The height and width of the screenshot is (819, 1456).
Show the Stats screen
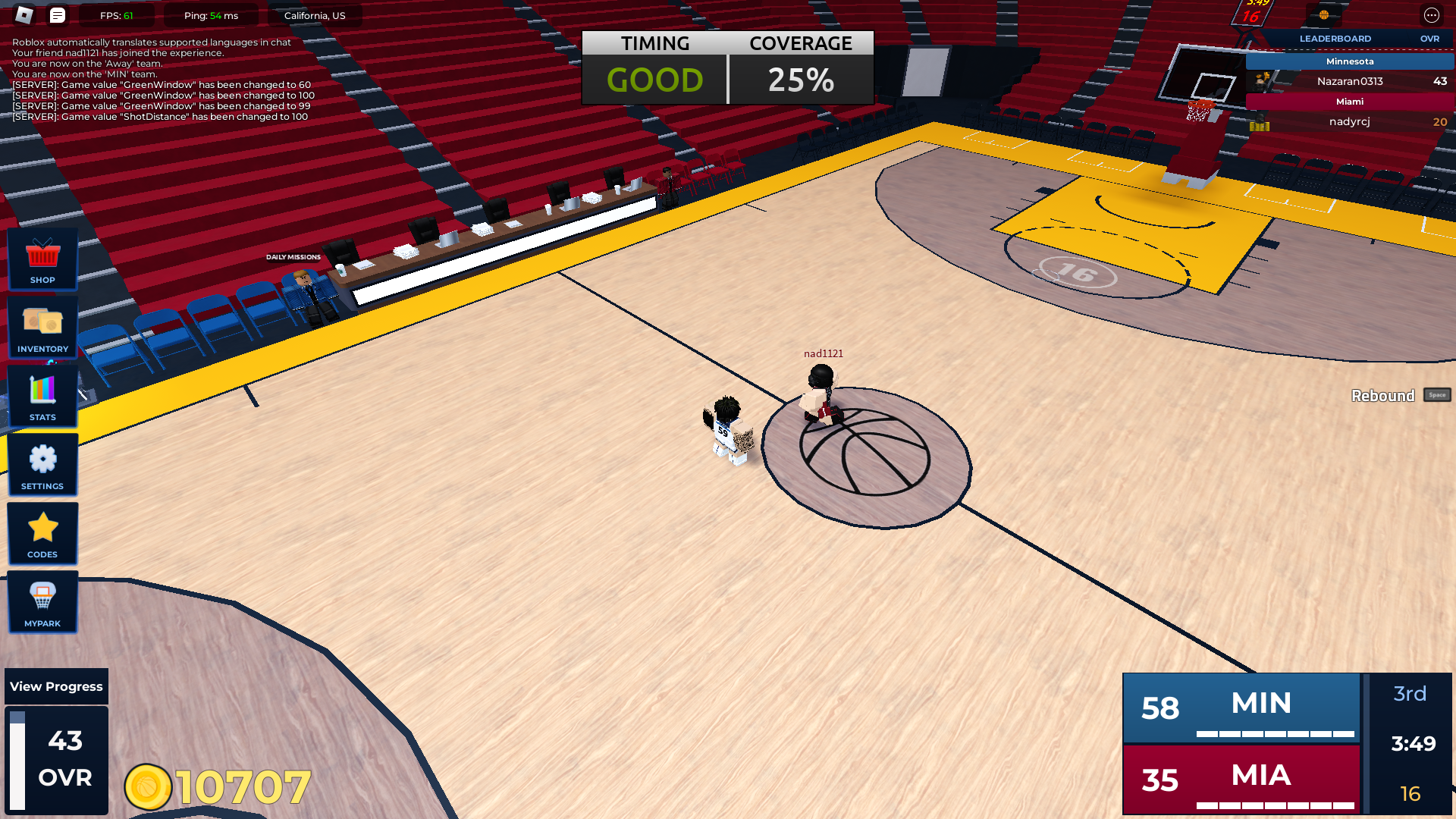[x=42, y=395]
